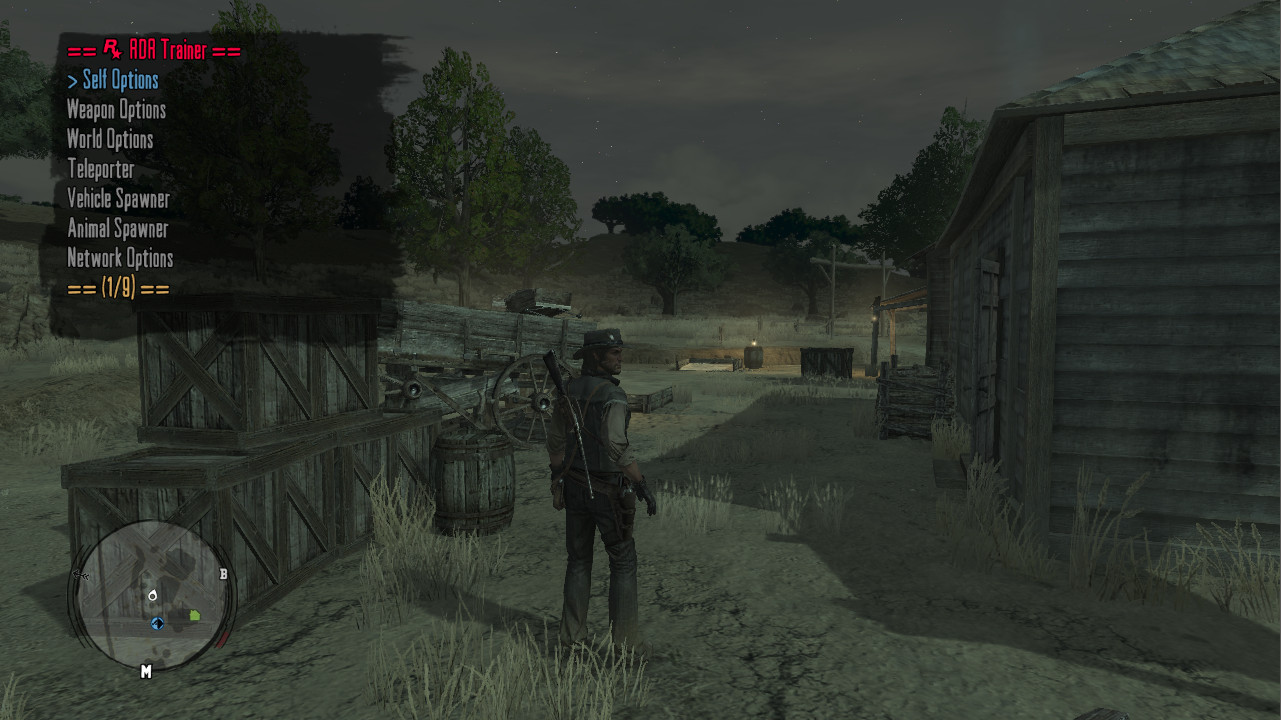Expand the World Options submenu
This screenshot has height=720, width=1281.
(108, 140)
